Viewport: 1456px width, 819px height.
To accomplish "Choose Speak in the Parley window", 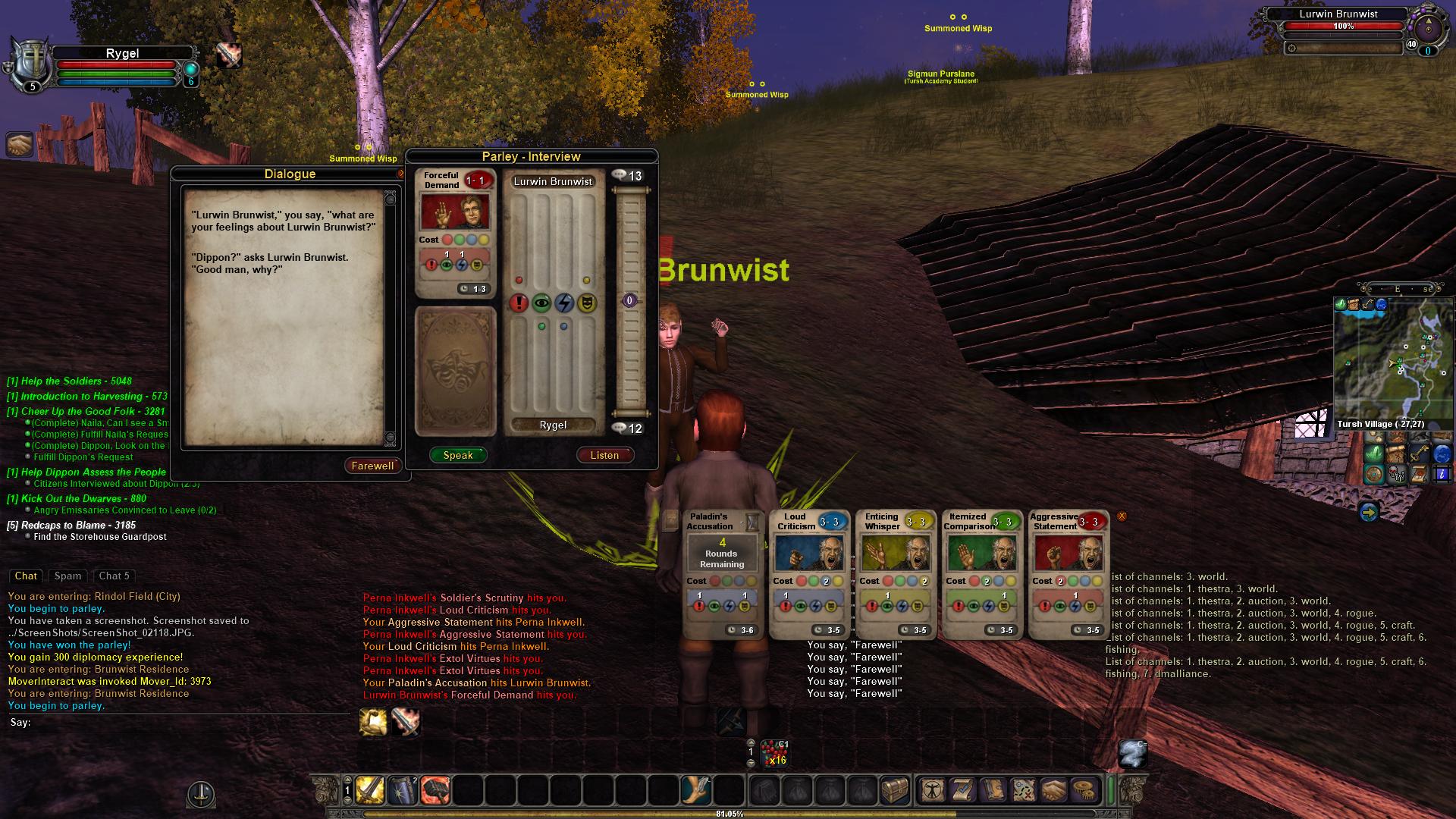I will (x=458, y=455).
